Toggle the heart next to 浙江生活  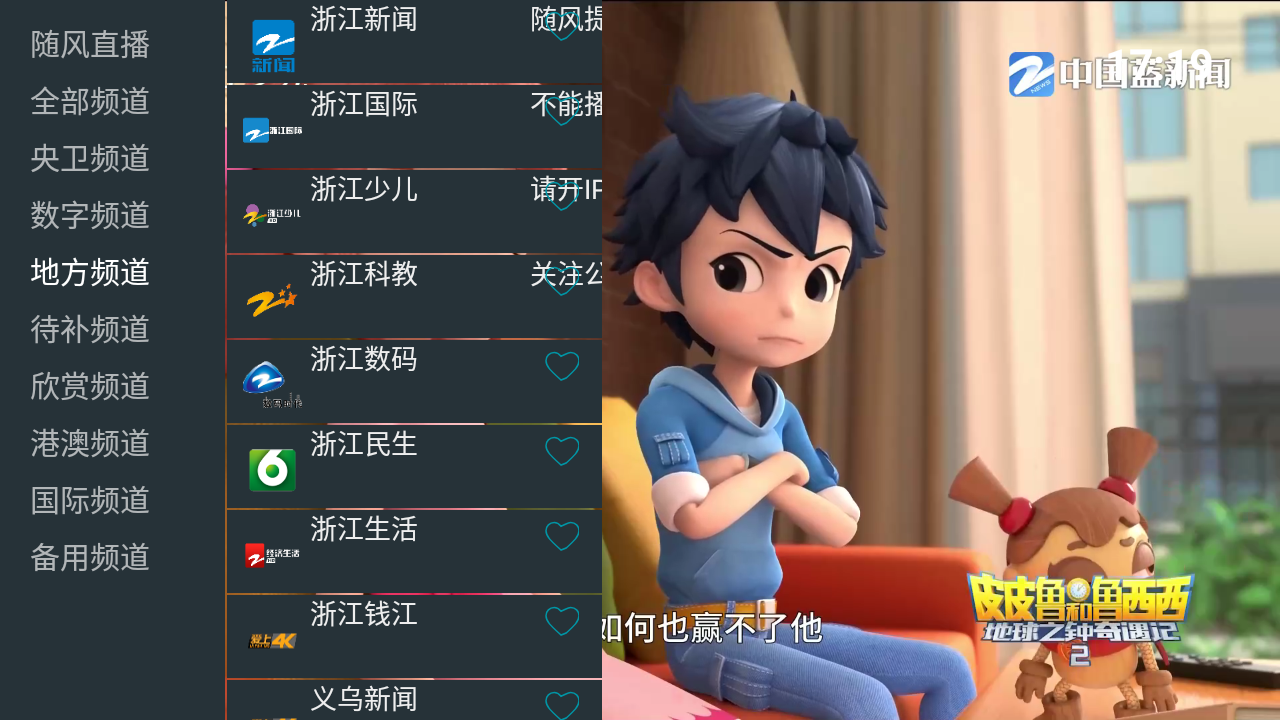562,536
